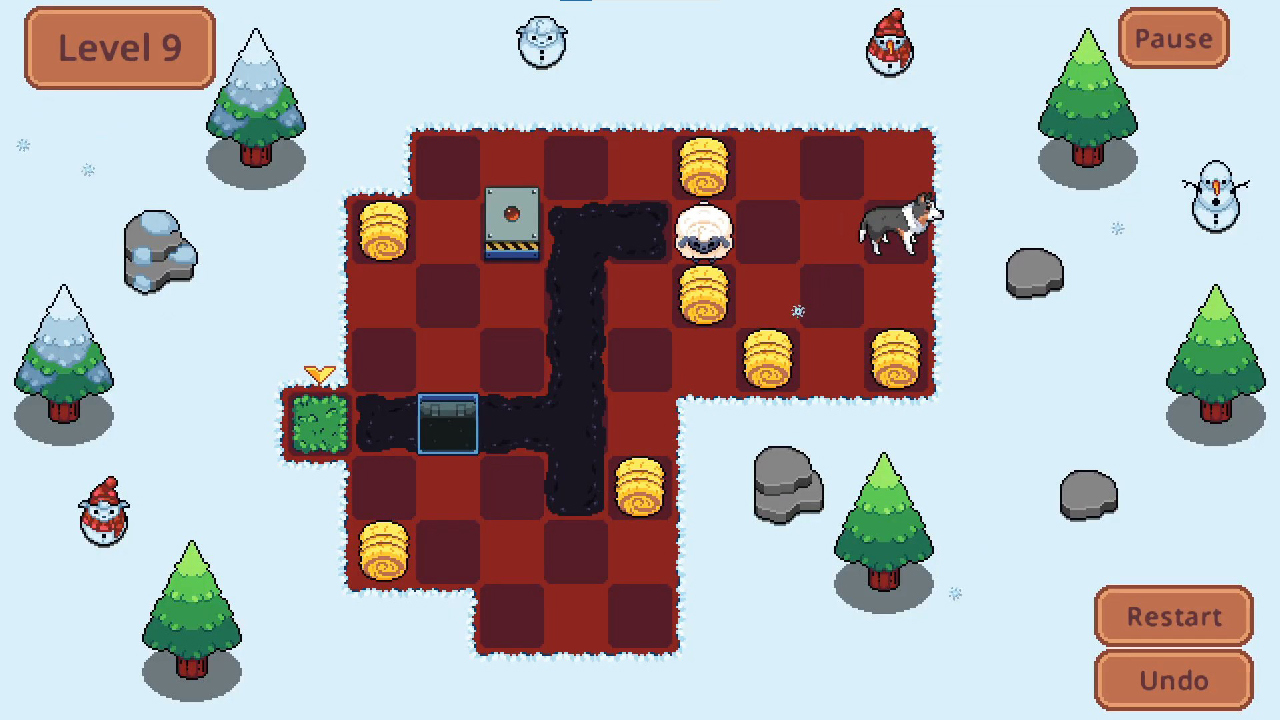This screenshot has height=720, width=1280.
Task: Click the hay bale below the sheep
Action: (x=705, y=295)
